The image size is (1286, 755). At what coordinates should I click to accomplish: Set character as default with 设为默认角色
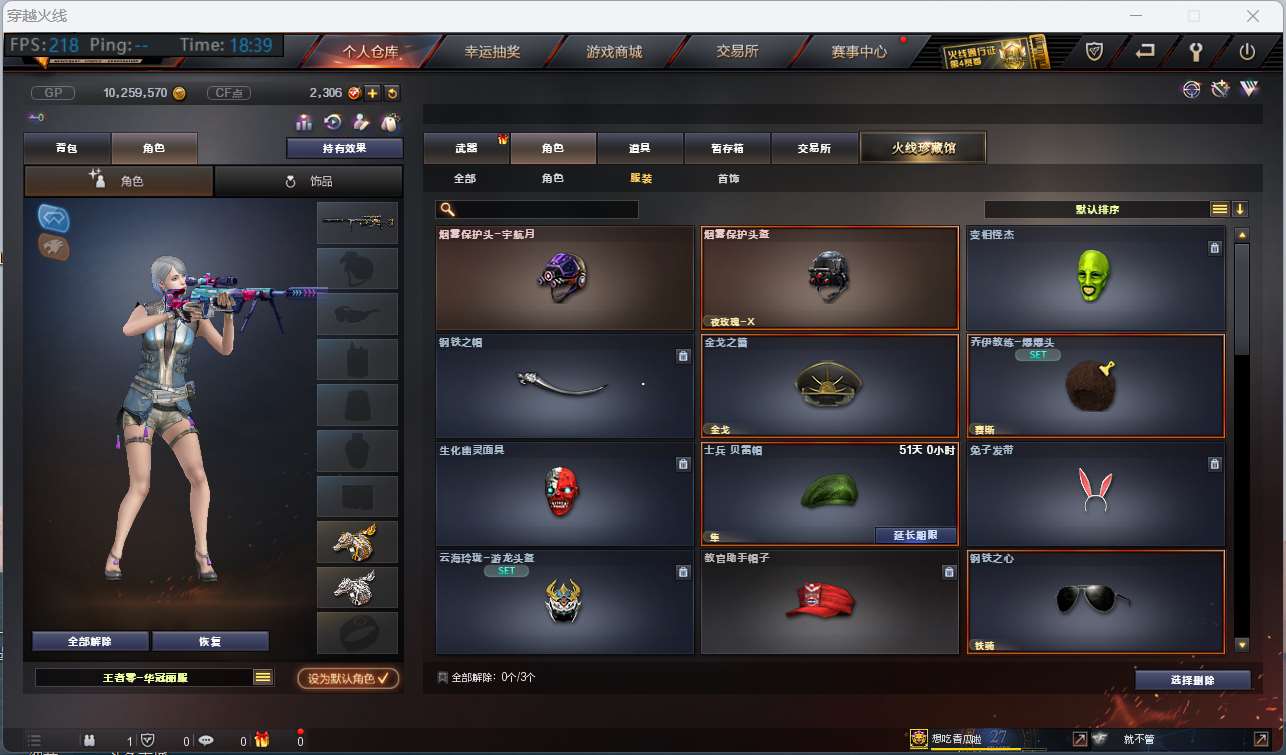(348, 678)
